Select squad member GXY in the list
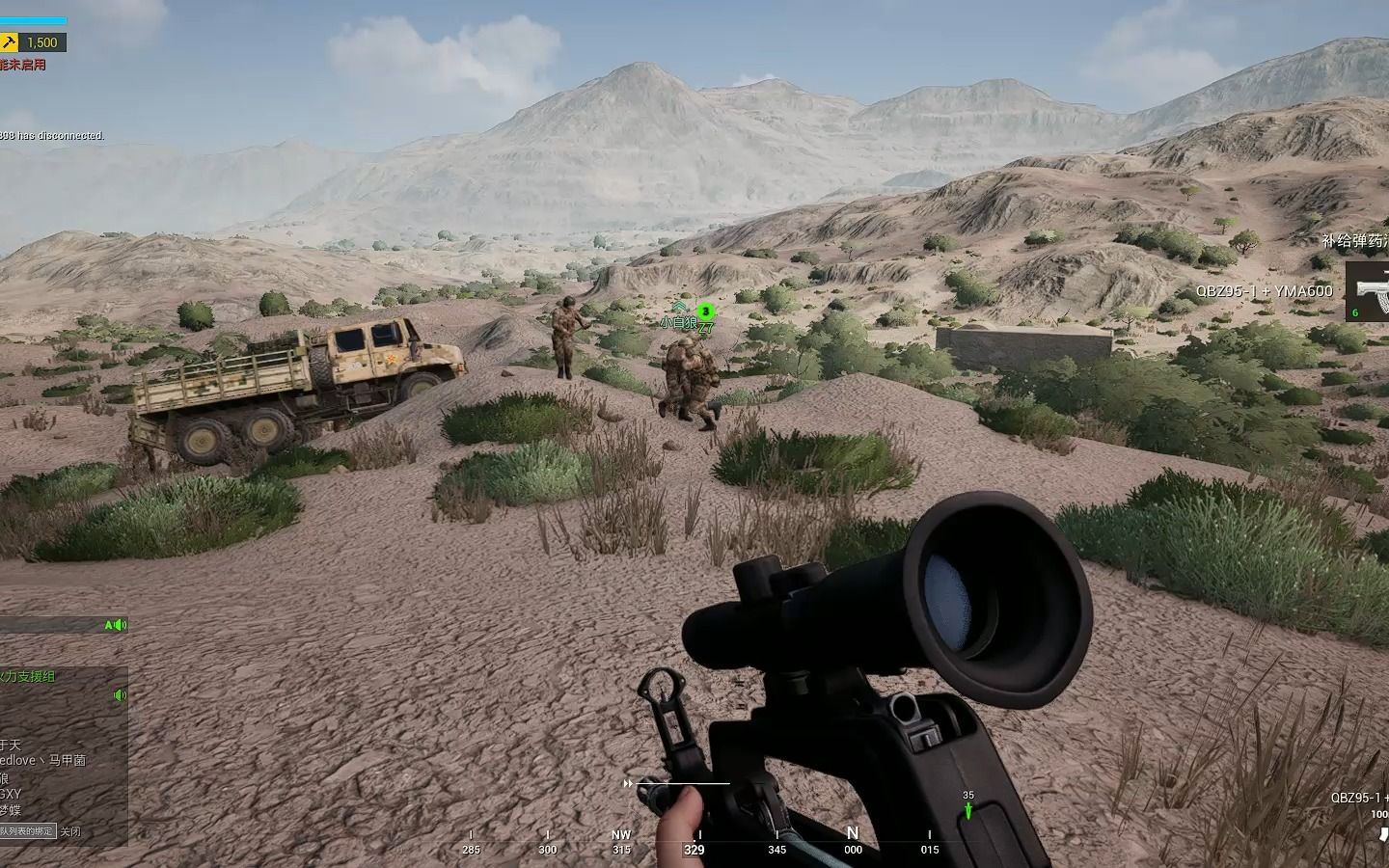This screenshot has width=1389, height=868. coord(11,794)
